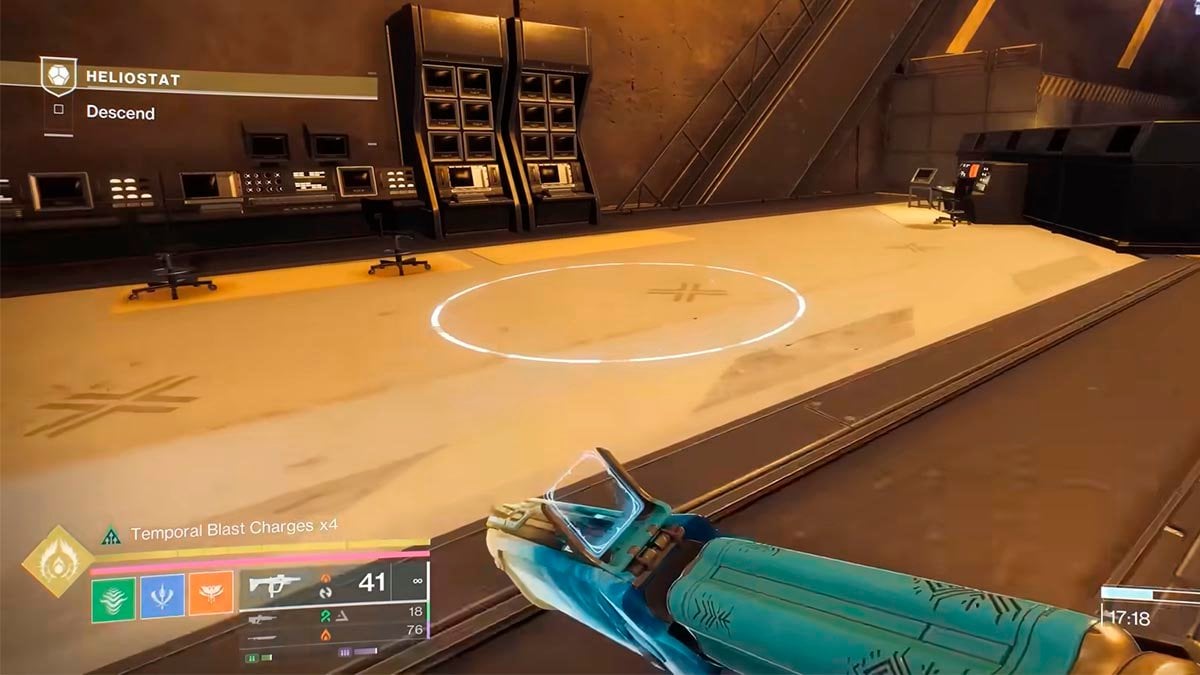This screenshot has height=675, width=1200.
Task: Trigger the orange grenade ability icon
Action: (211, 595)
